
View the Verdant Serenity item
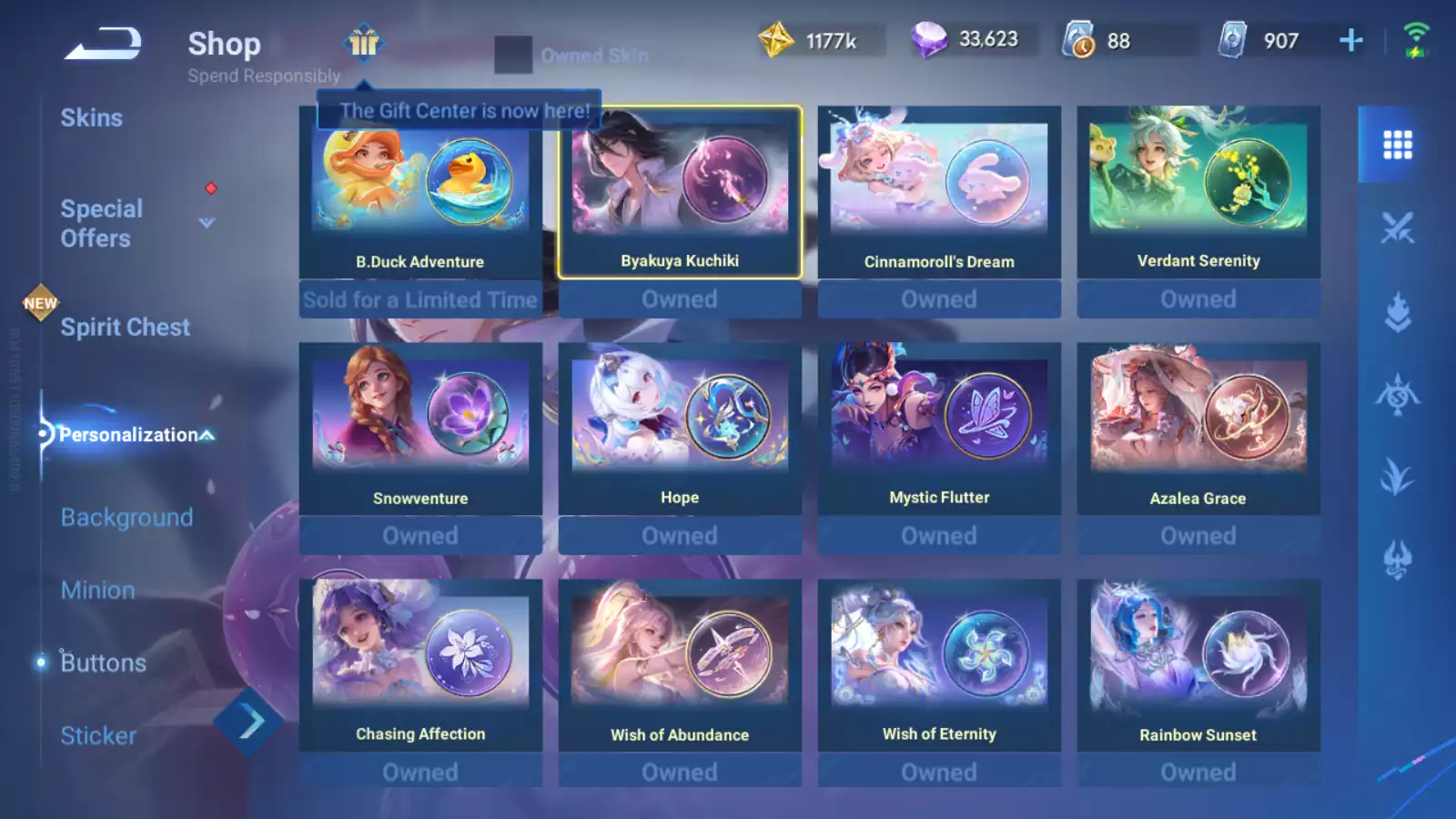(x=1198, y=193)
